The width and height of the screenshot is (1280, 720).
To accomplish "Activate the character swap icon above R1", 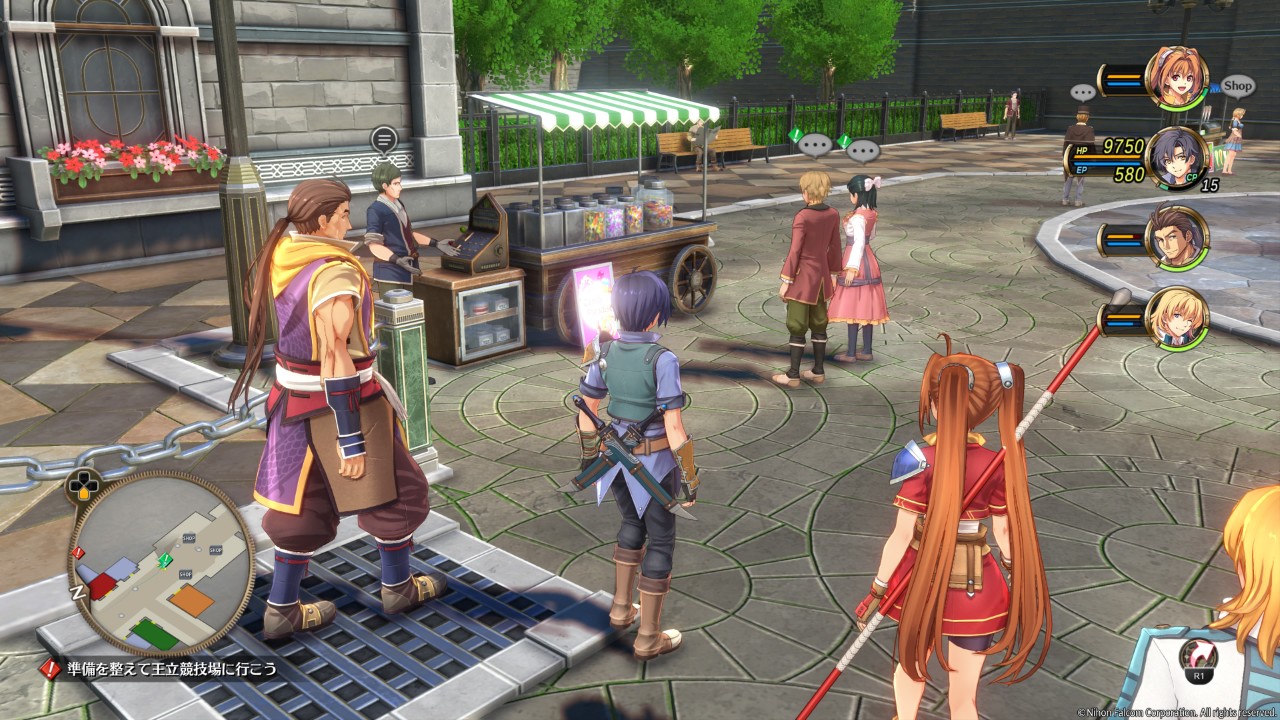I will pos(1195,655).
